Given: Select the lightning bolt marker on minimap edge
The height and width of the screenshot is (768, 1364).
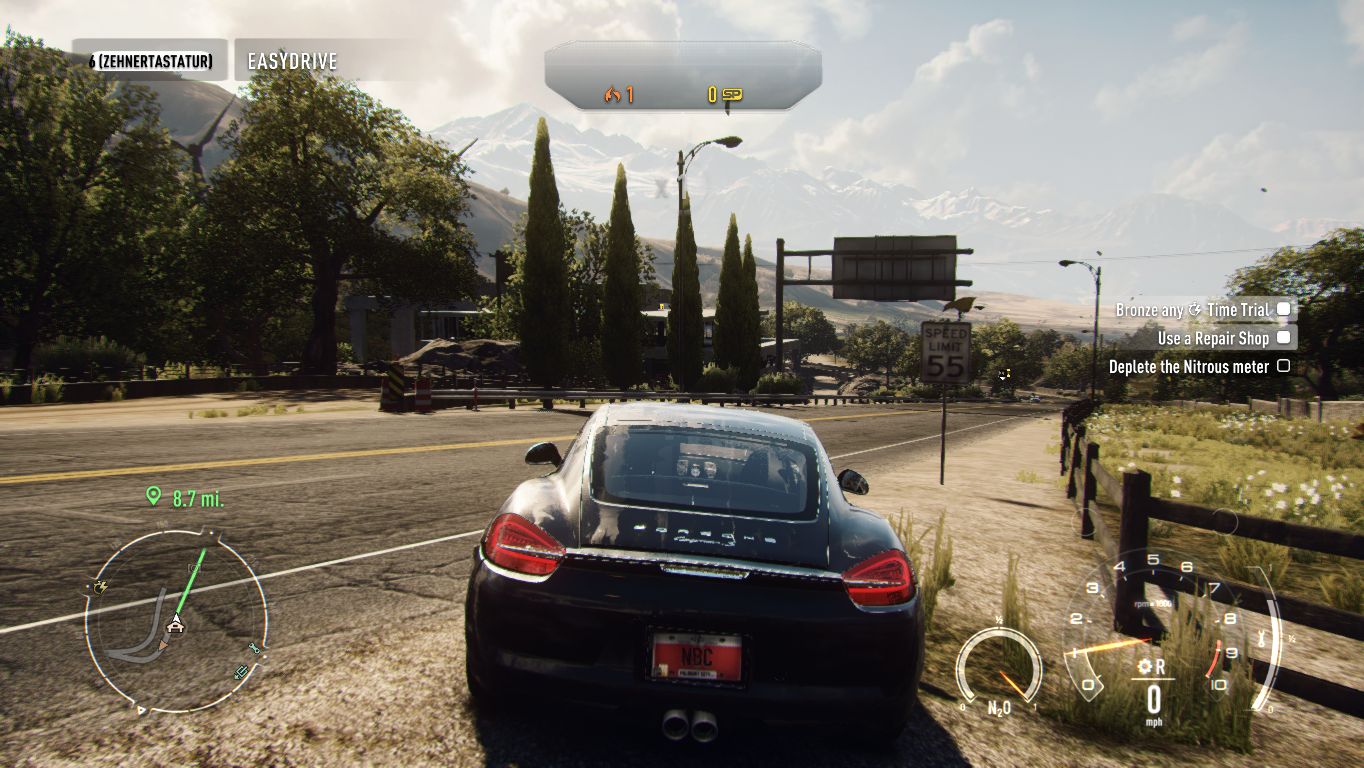Looking at the screenshot, I should click(x=100, y=587).
